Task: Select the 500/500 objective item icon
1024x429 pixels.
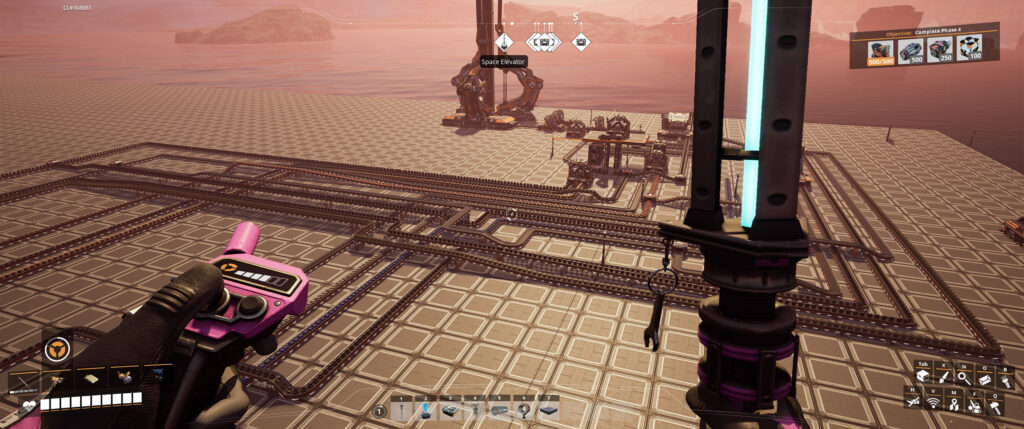Action: [881, 50]
